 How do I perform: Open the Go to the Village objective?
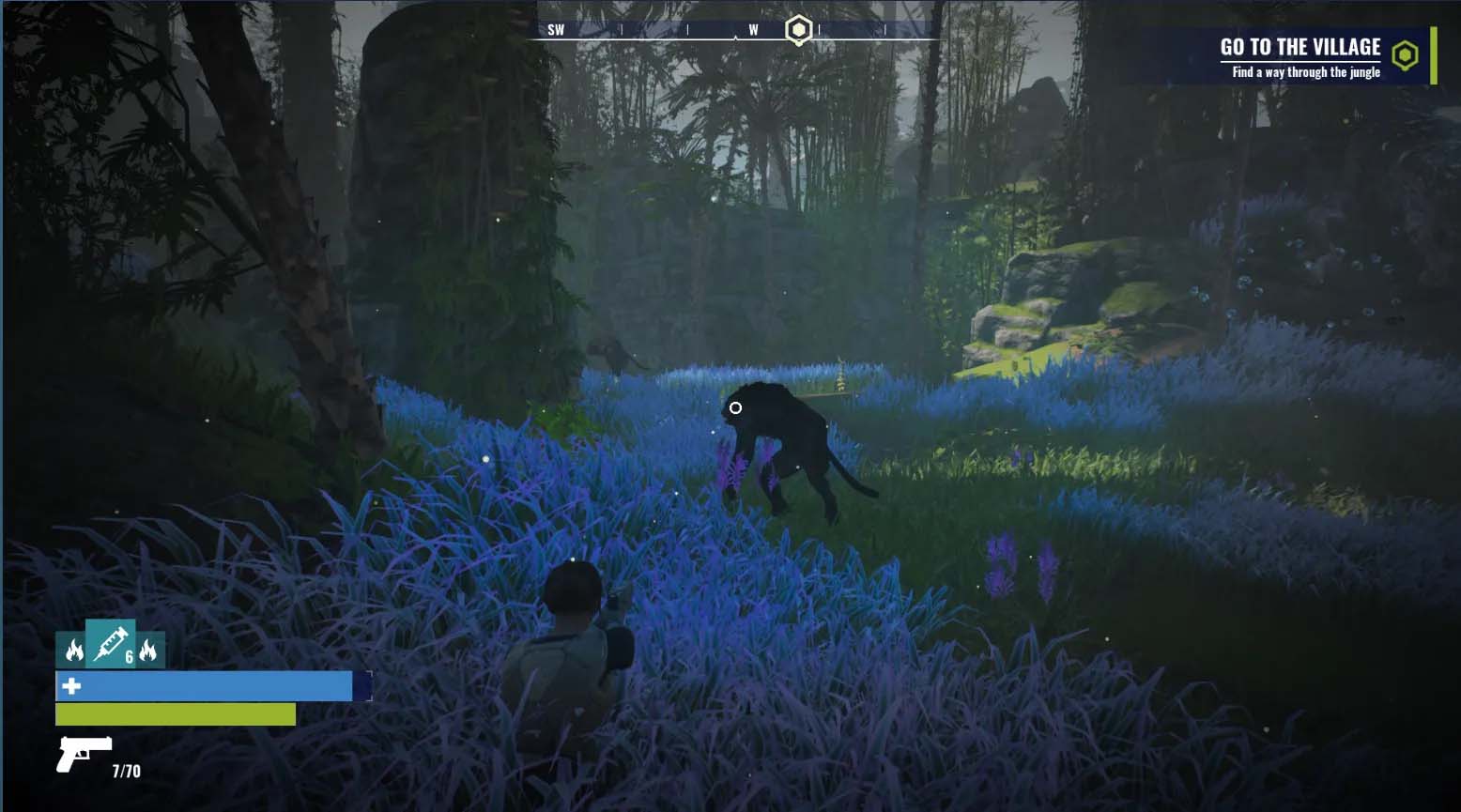[1300, 48]
